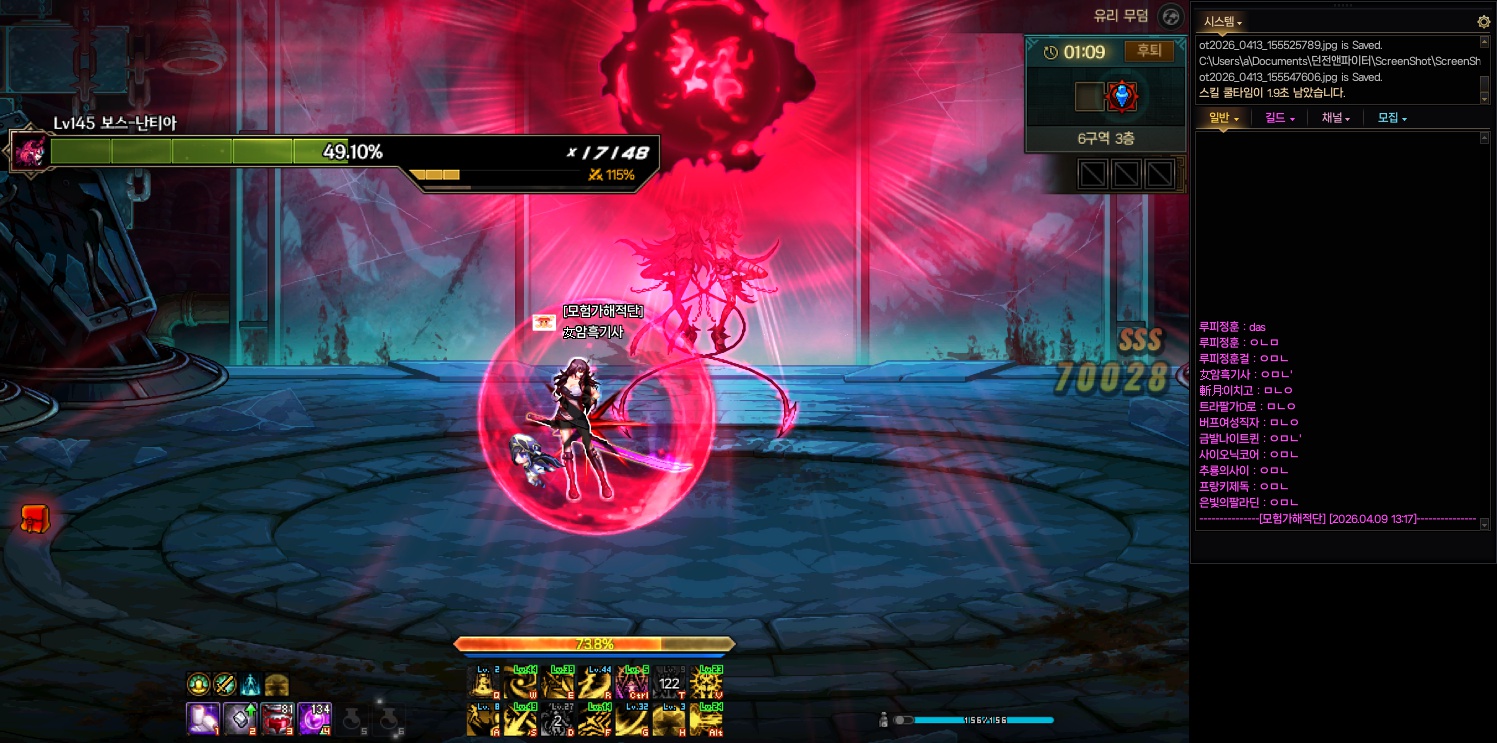Use the red potion with 81 count
1497x743 pixels.
point(276,718)
